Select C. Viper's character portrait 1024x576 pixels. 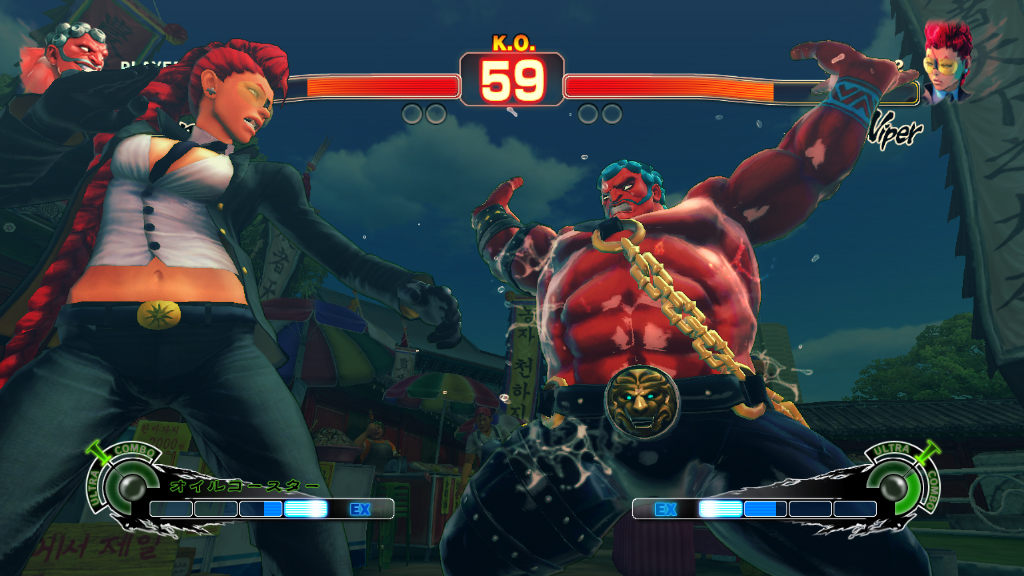pyautogui.click(x=948, y=62)
